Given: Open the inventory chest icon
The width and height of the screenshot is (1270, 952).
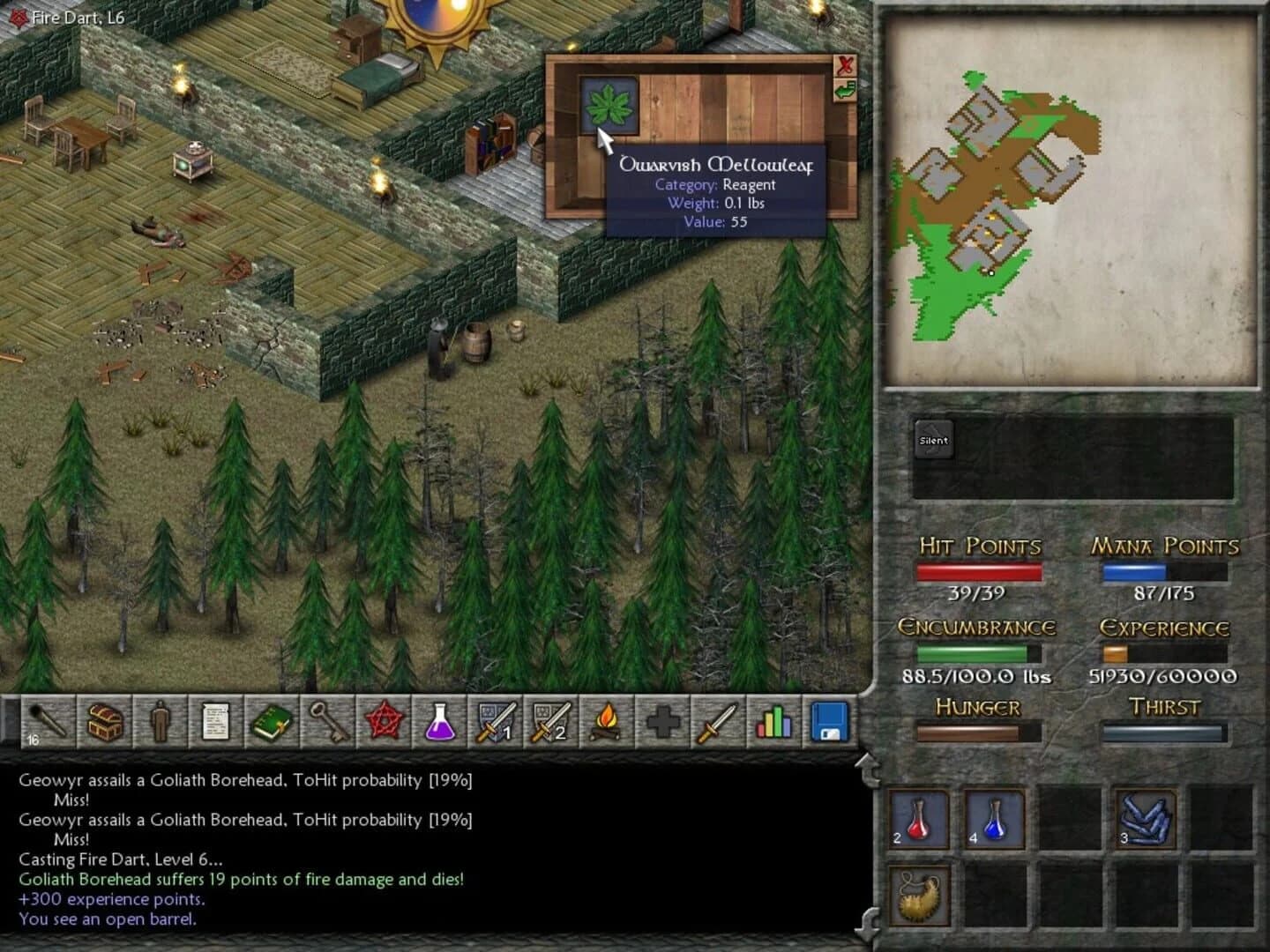Looking at the screenshot, I should (x=103, y=722).
